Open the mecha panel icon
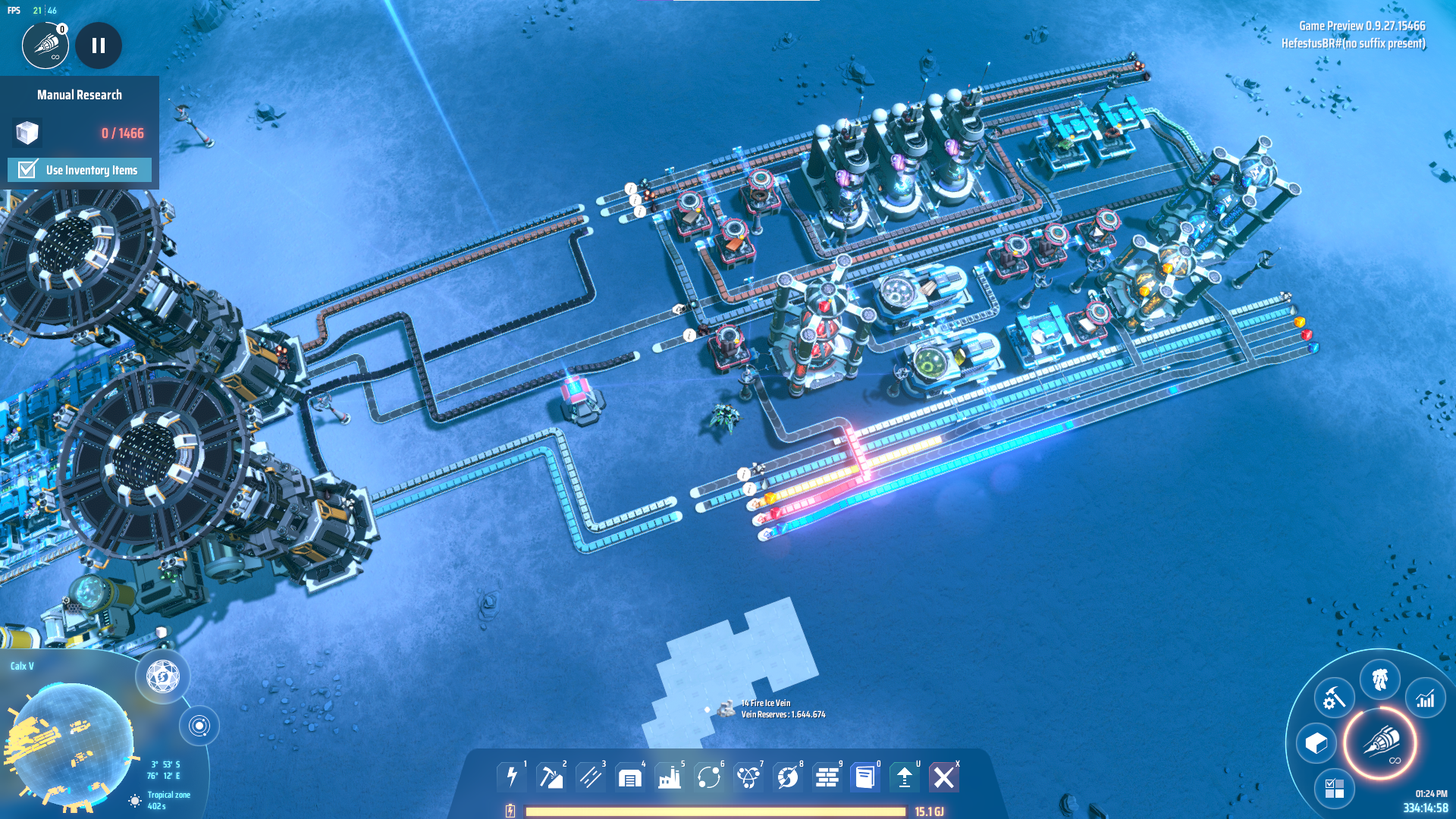This screenshot has height=819, width=1456. point(1379,679)
